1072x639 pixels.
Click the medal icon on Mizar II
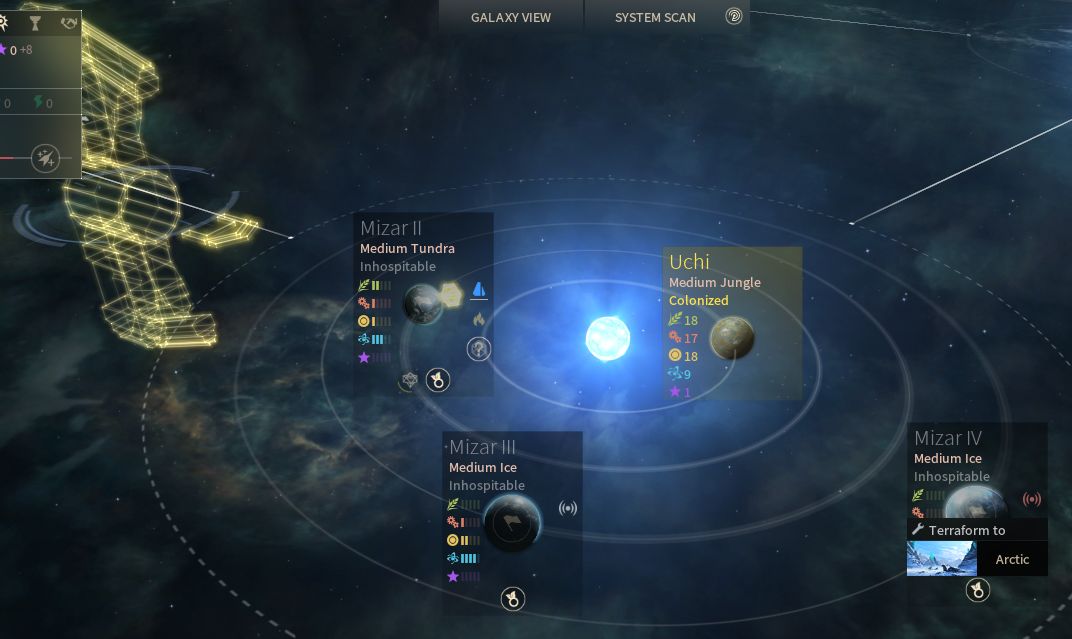point(437,380)
